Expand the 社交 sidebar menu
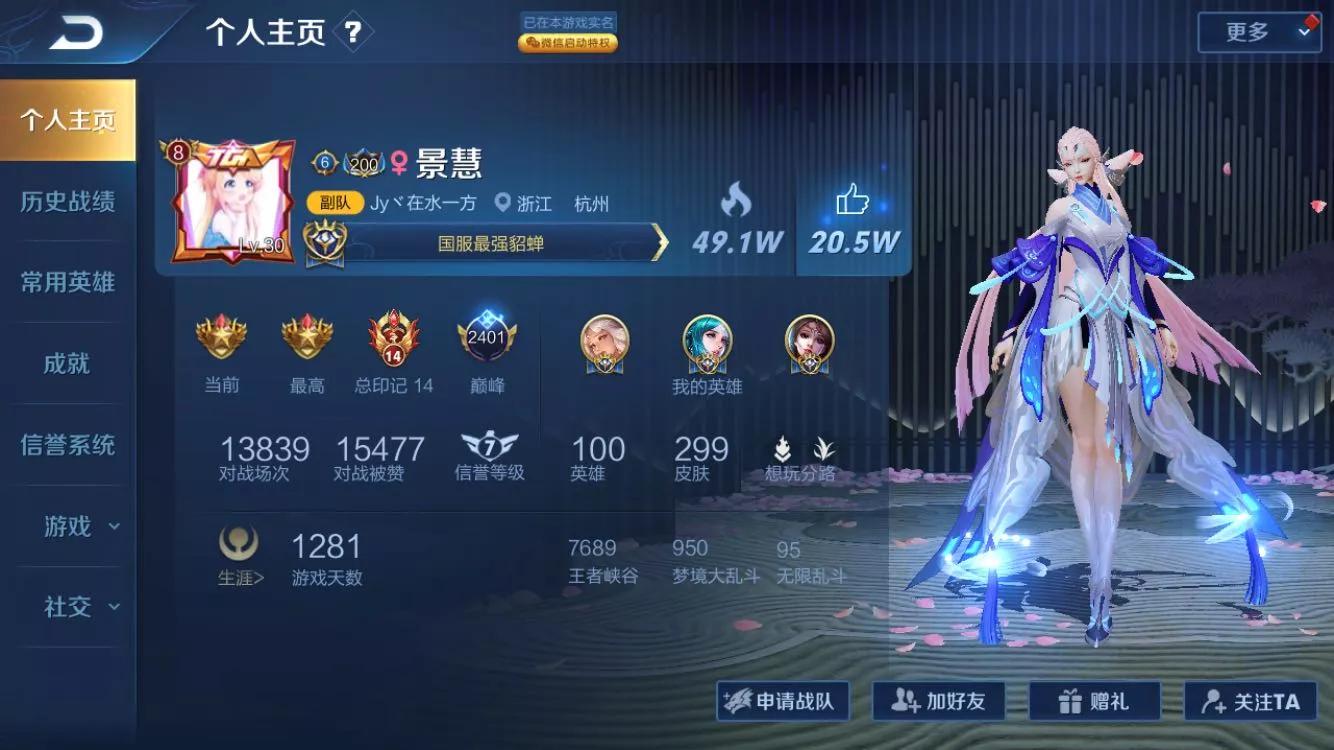The width and height of the screenshot is (1334, 750). tap(66, 607)
